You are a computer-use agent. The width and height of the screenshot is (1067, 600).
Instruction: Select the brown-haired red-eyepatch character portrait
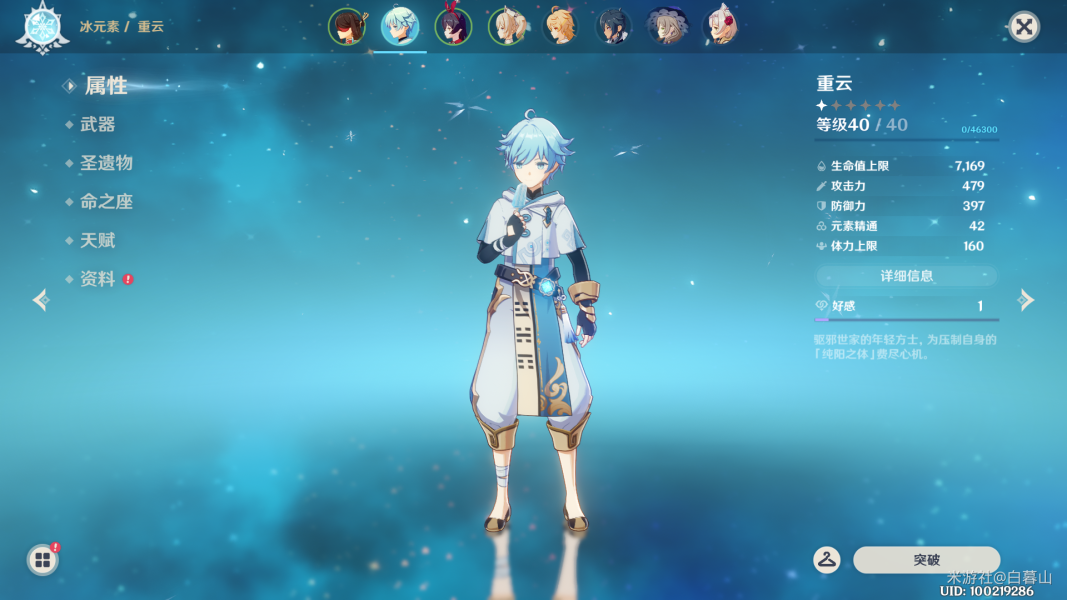pos(346,27)
